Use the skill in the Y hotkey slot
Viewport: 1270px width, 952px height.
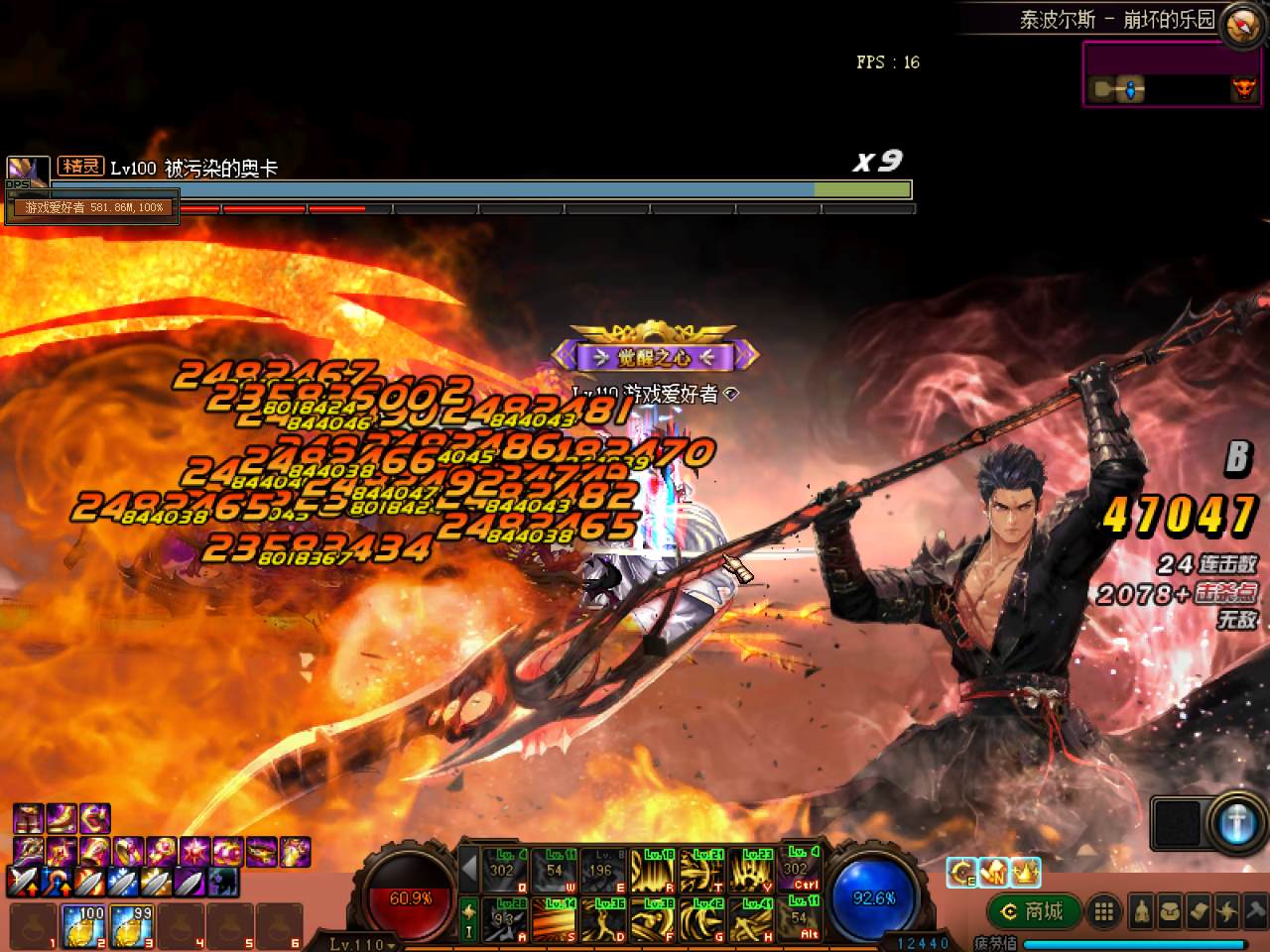point(751,871)
